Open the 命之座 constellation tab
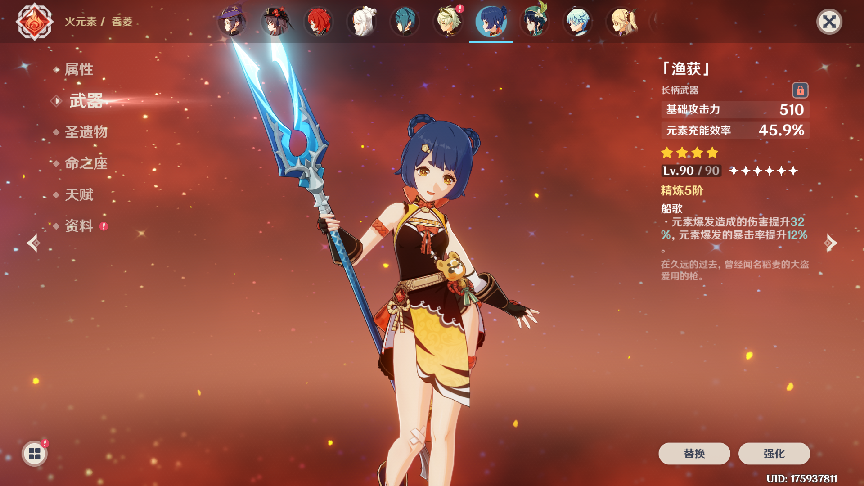The width and height of the screenshot is (864, 486). pyautogui.click(x=86, y=163)
